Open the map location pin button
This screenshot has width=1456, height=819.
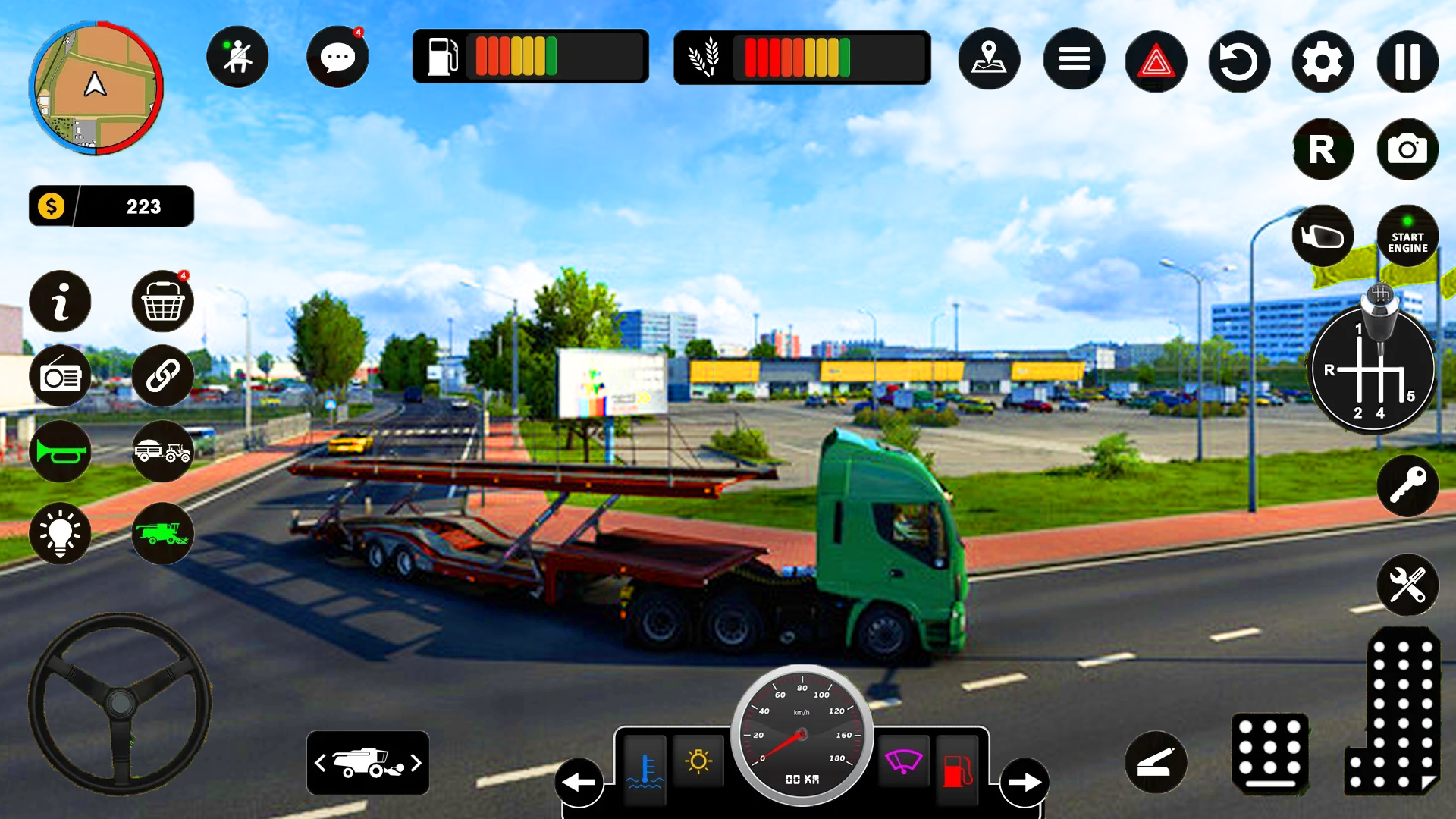pos(989,59)
